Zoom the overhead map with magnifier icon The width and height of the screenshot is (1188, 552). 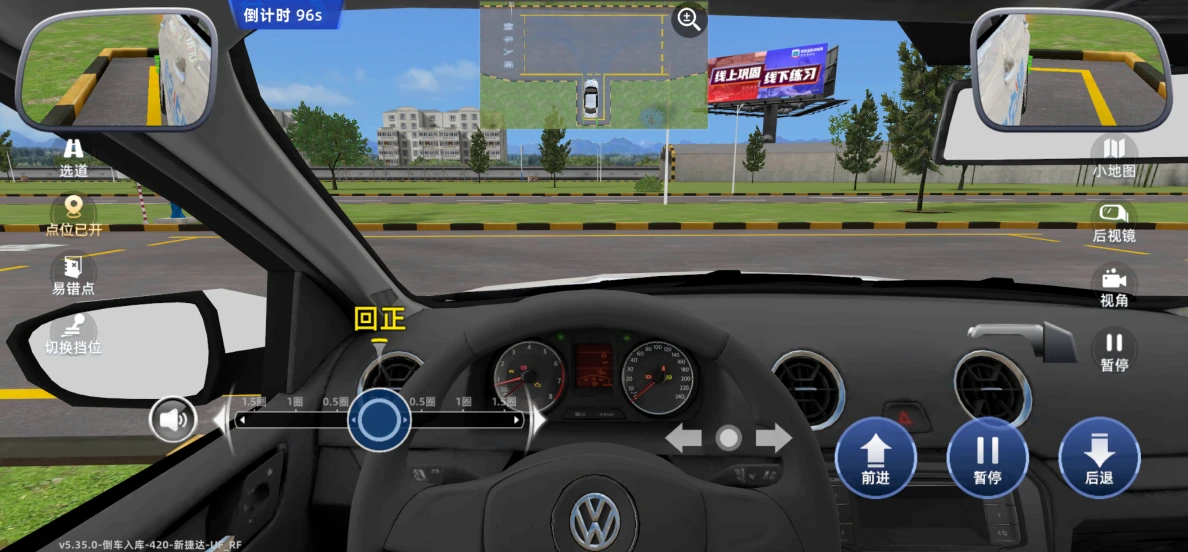pyautogui.click(x=688, y=19)
